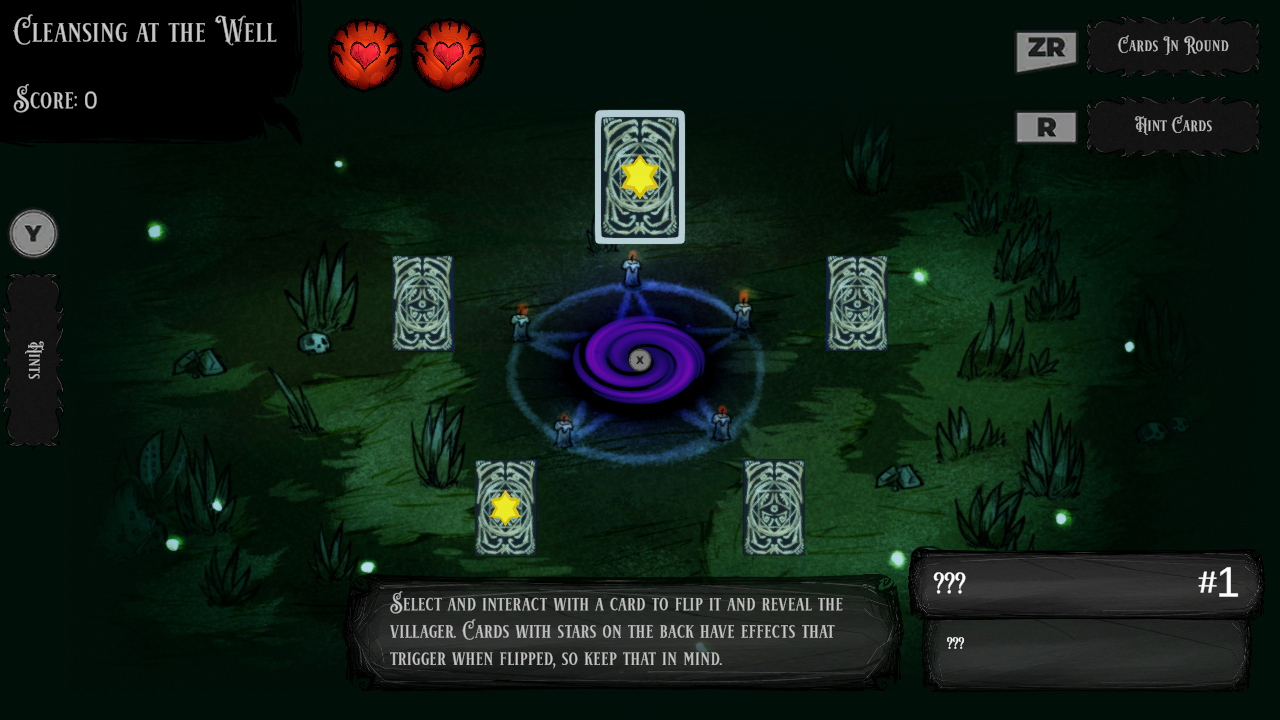Flip the face-down card on the left side

[422, 305]
